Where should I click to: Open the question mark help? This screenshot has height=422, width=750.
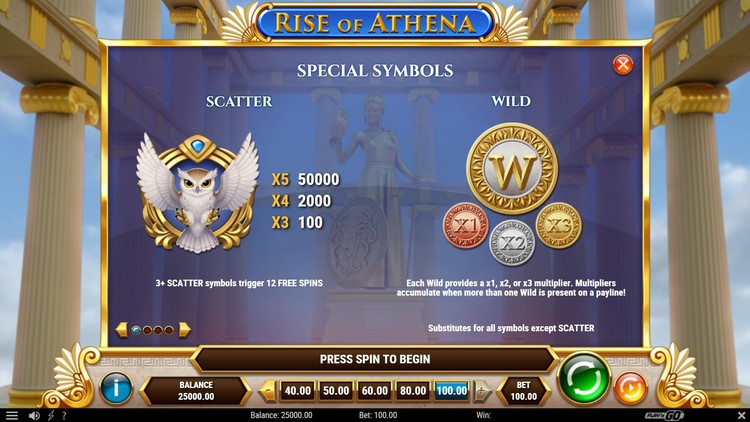point(64,415)
